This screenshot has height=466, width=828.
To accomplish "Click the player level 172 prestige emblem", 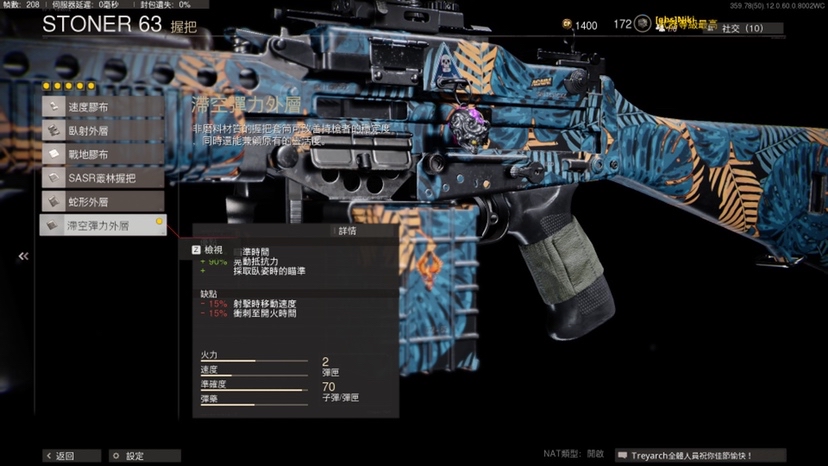I will click(x=640, y=26).
